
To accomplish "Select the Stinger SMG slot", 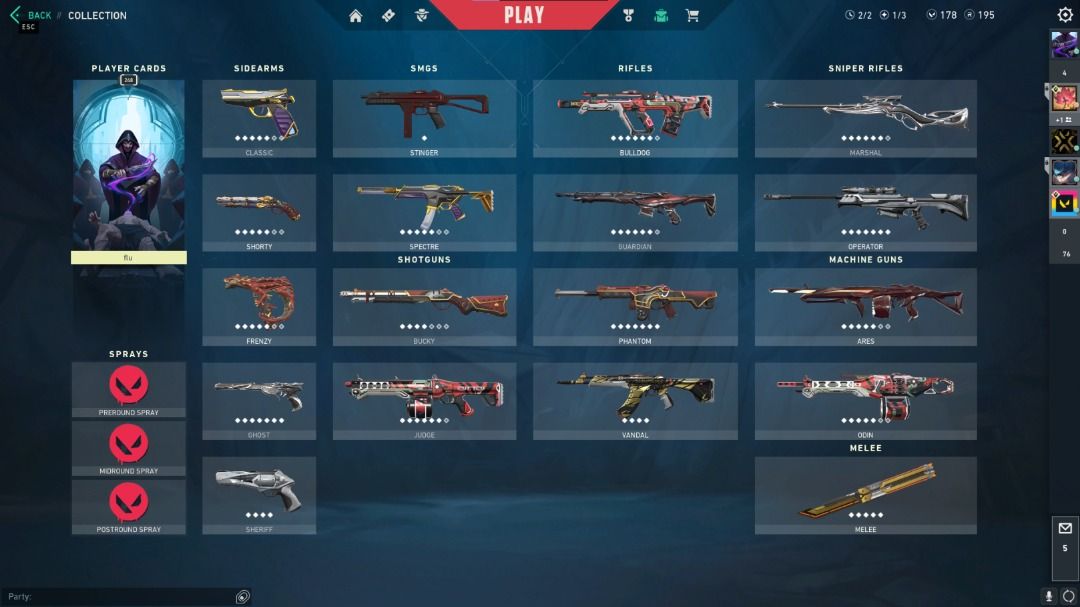I will pyautogui.click(x=424, y=117).
